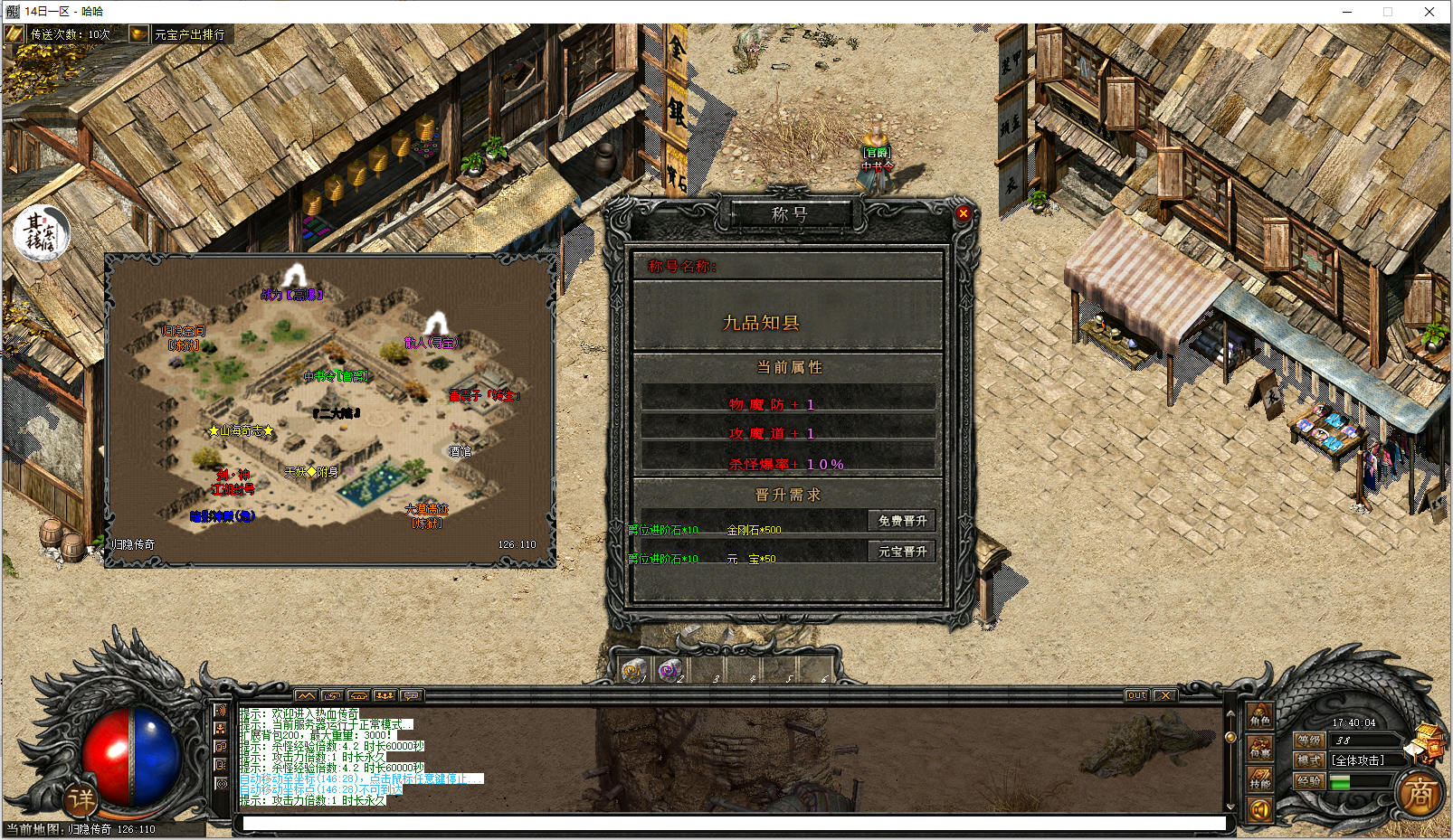Close the 称号 title window
This screenshot has height=840, width=1453.
pos(963,213)
